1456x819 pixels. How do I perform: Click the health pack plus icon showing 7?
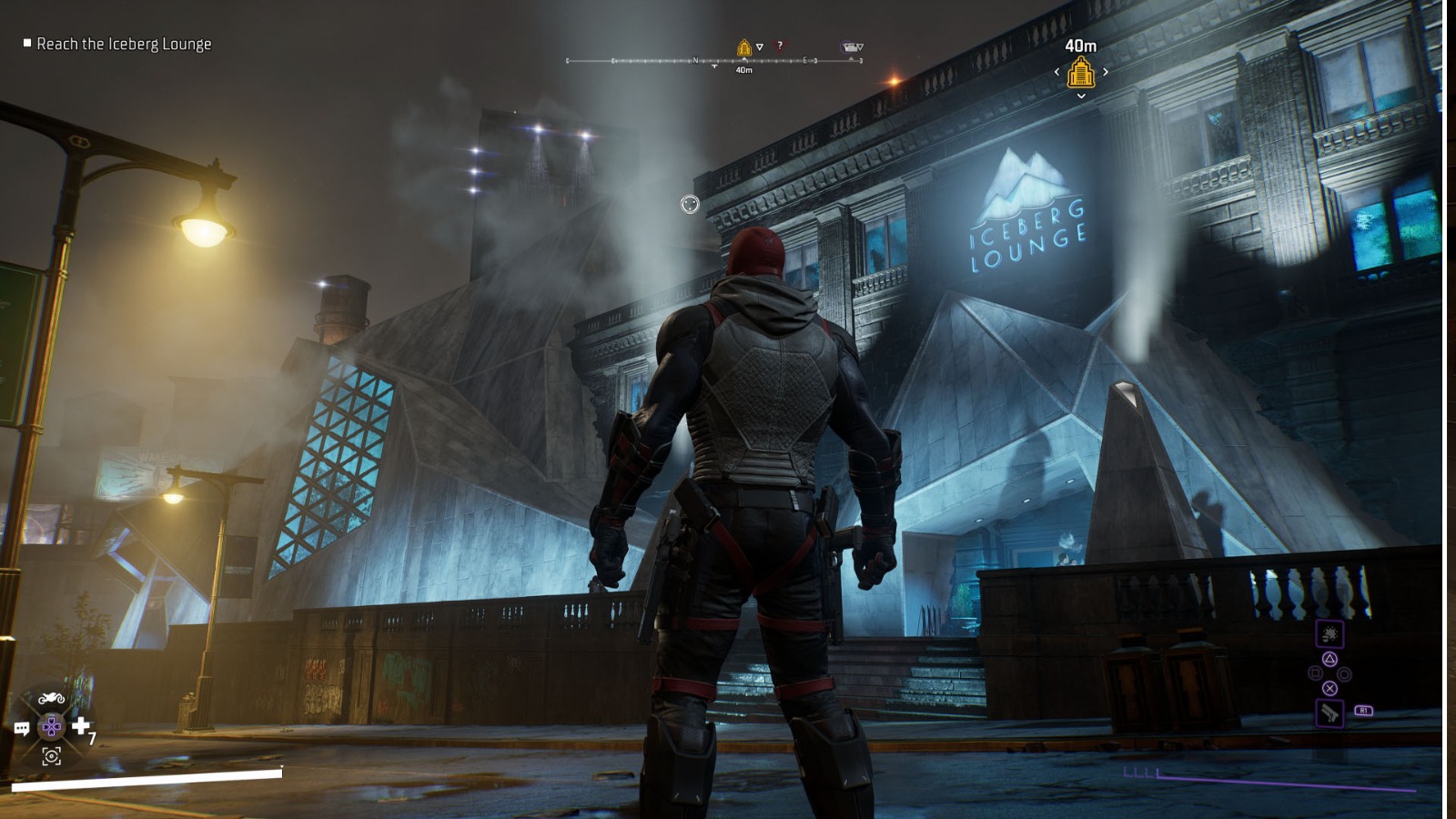(x=81, y=726)
